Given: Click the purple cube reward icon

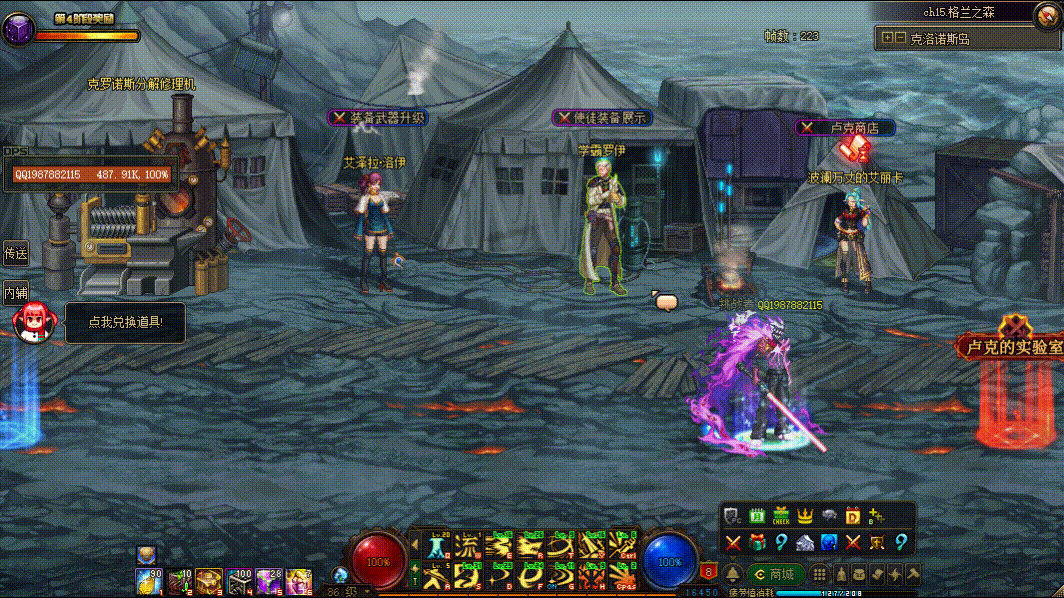Looking at the screenshot, I should click(x=17, y=30).
